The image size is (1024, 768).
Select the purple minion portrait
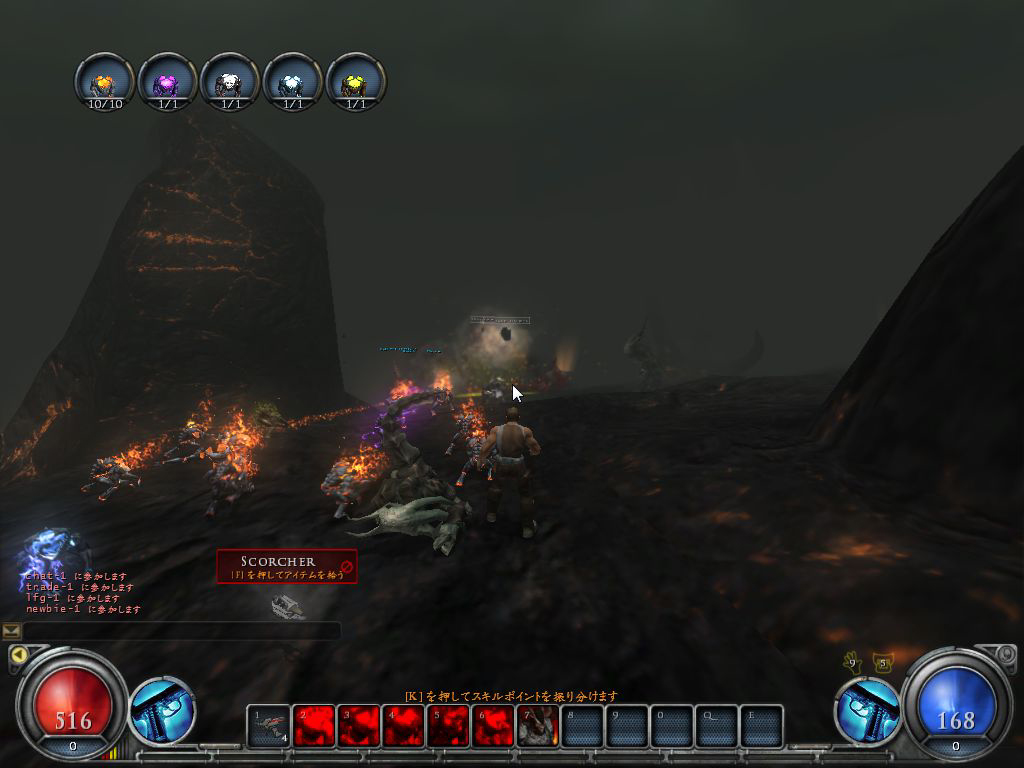167,82
